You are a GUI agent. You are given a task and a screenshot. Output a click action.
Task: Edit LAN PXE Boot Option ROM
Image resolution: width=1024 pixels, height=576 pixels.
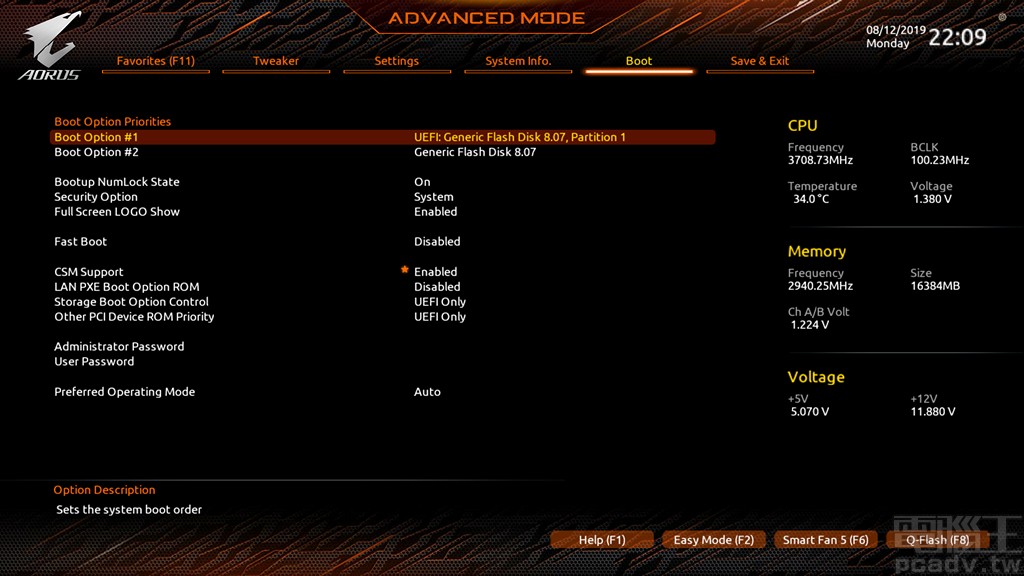(x=127, y=287)
